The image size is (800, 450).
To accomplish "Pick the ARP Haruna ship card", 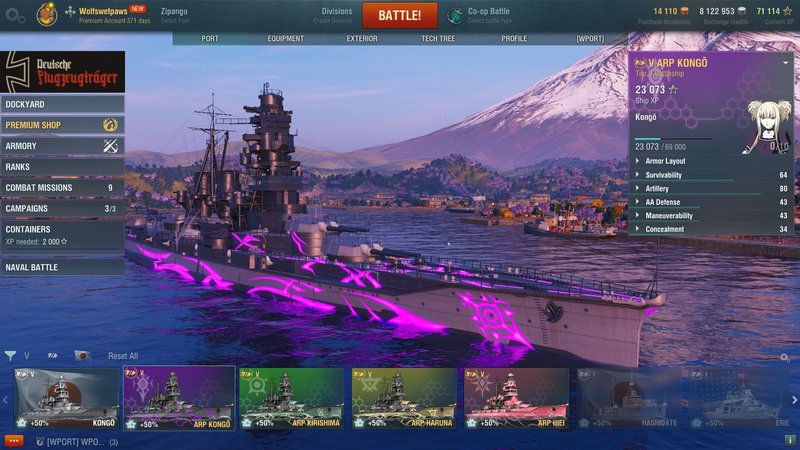I will pos(405,398).
